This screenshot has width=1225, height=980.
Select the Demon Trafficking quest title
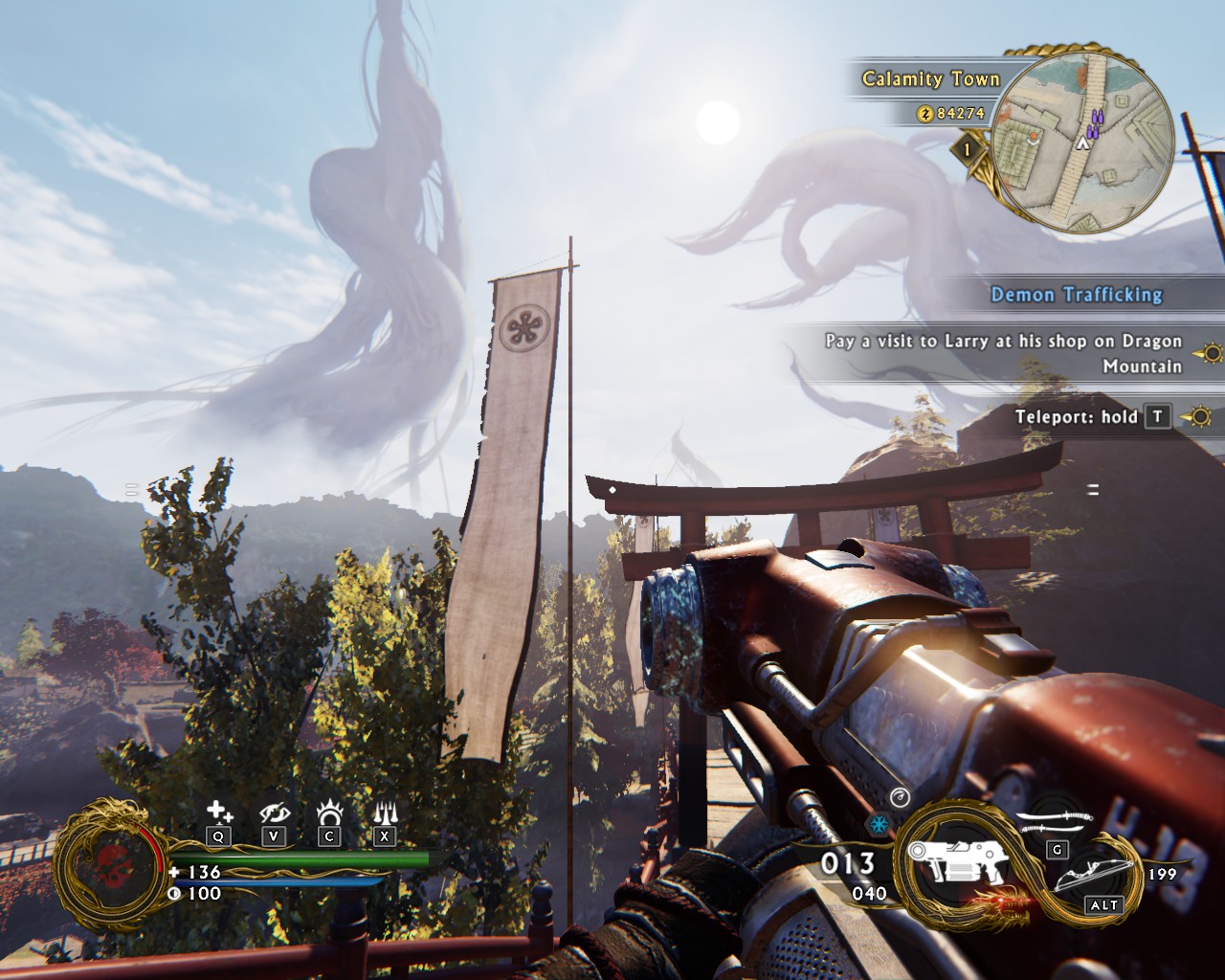(1076, 295)
